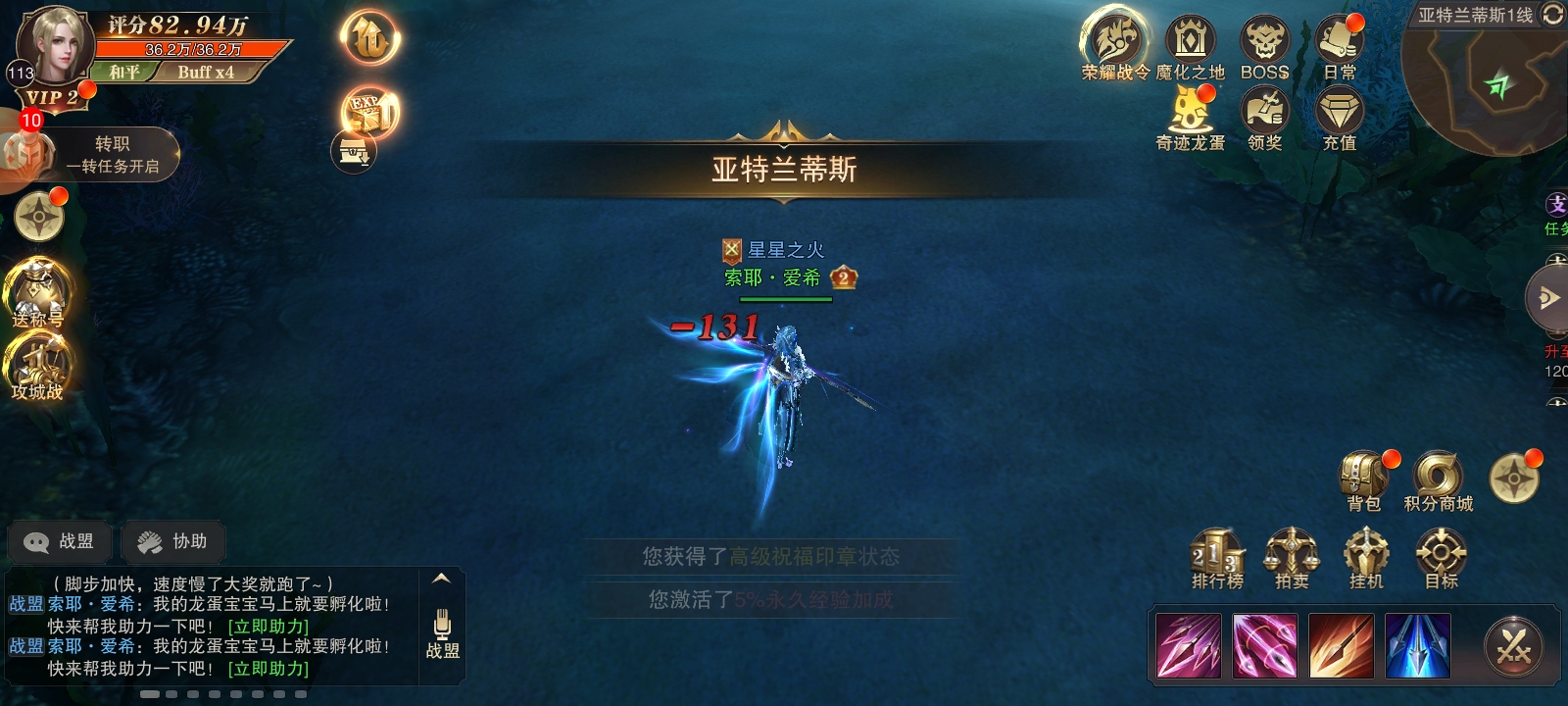1568x706 pixels.
Task: Open the 荣耀战令 battle pass
Action: [x=1114, y=45]
